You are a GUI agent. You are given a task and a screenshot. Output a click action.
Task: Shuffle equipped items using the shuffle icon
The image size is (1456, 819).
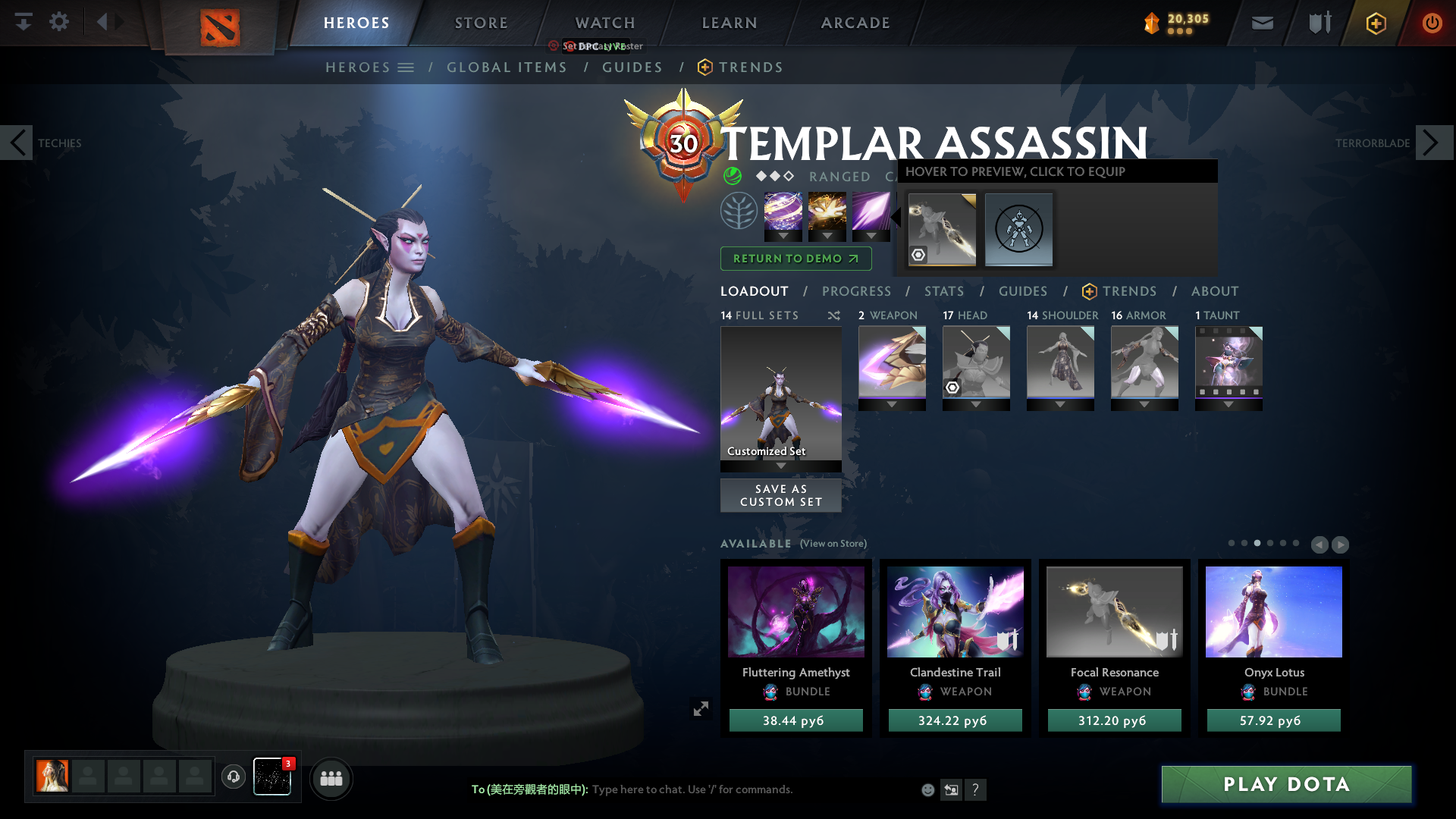pos(833,315)
